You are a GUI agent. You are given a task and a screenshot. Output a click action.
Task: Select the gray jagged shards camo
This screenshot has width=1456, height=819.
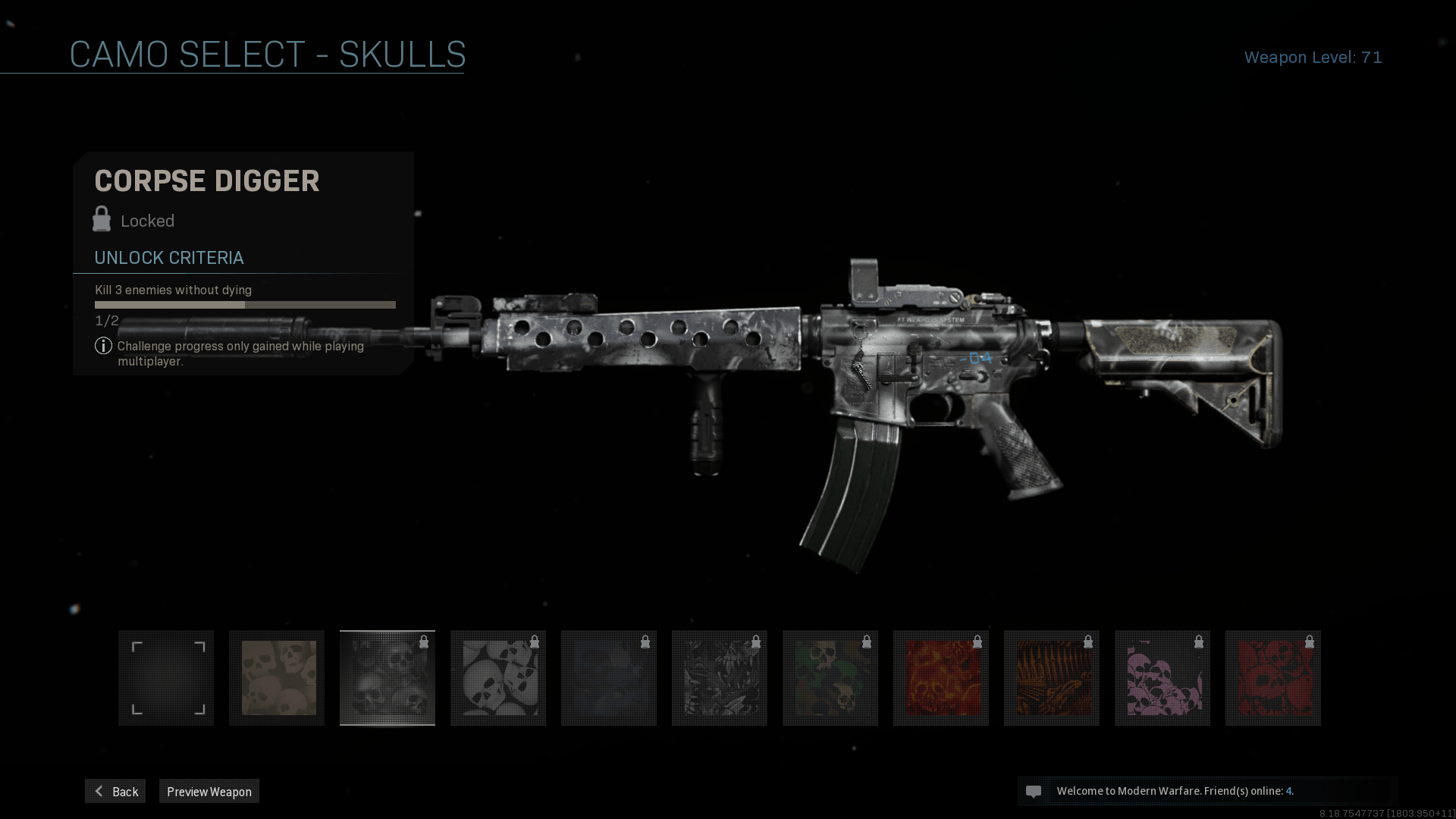pyautogui.click(x=720, y=678)
